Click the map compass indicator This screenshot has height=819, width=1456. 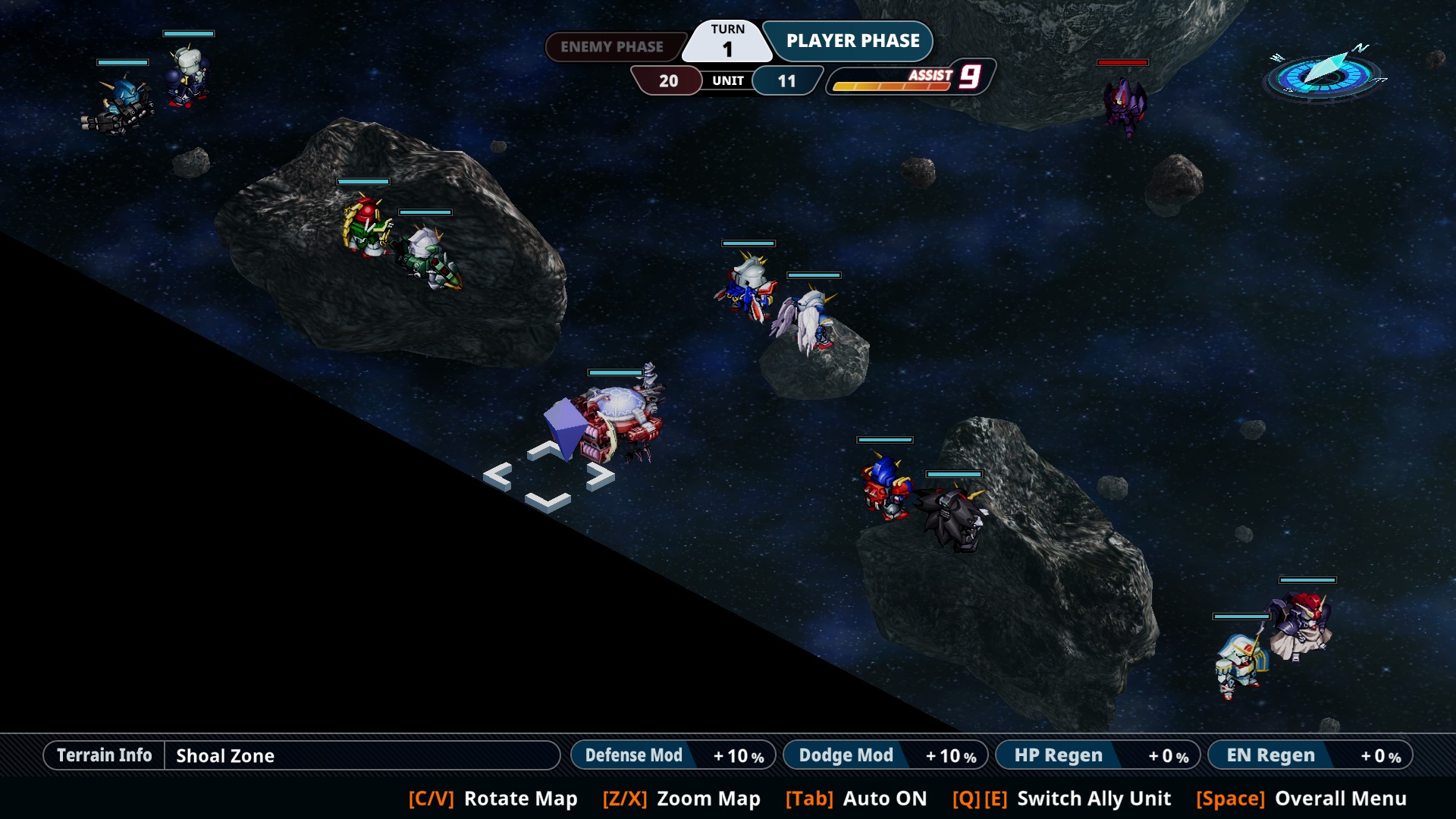click(1324, 74)
